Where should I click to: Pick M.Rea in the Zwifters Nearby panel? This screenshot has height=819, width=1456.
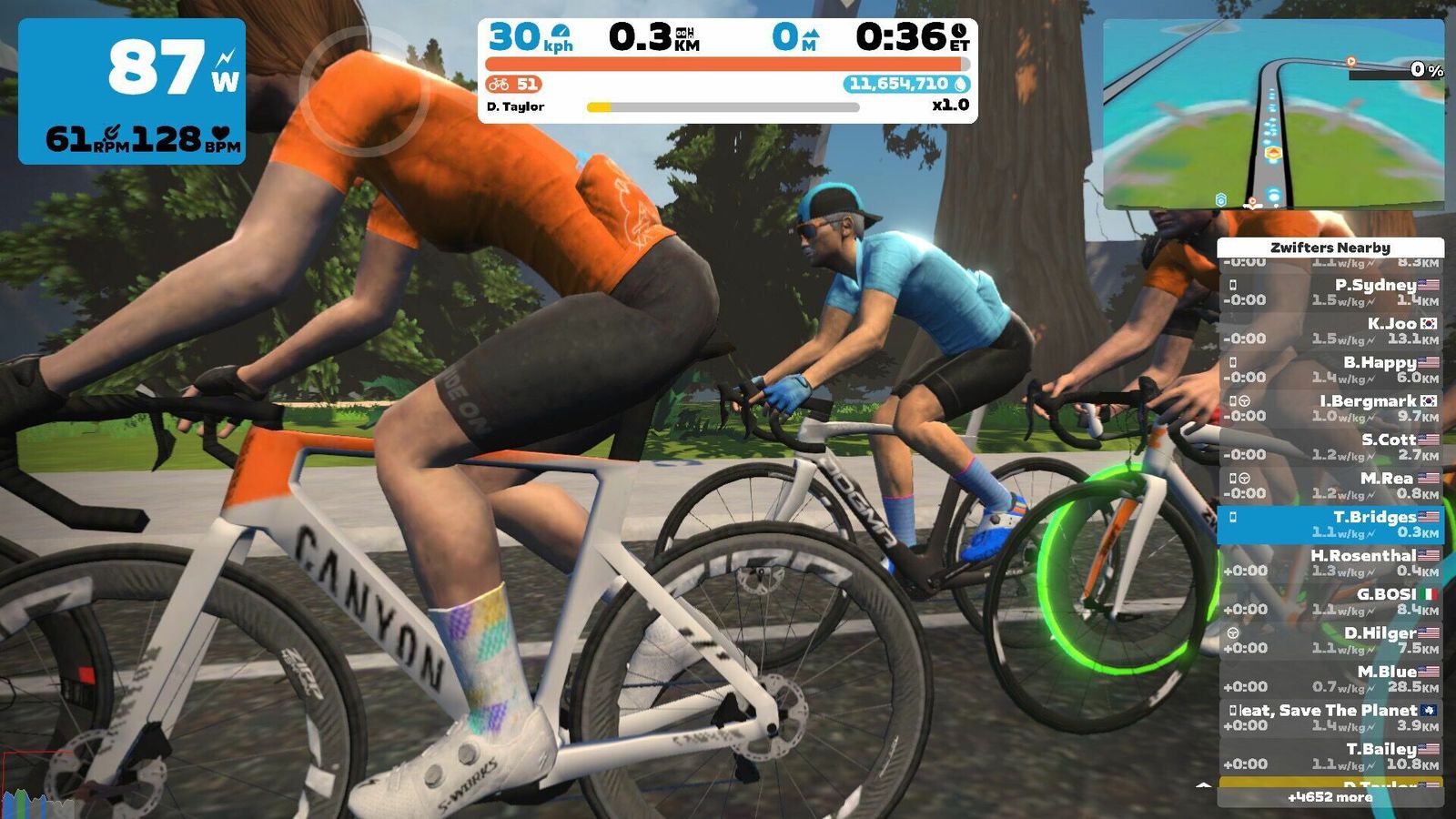click(1330, 486)
